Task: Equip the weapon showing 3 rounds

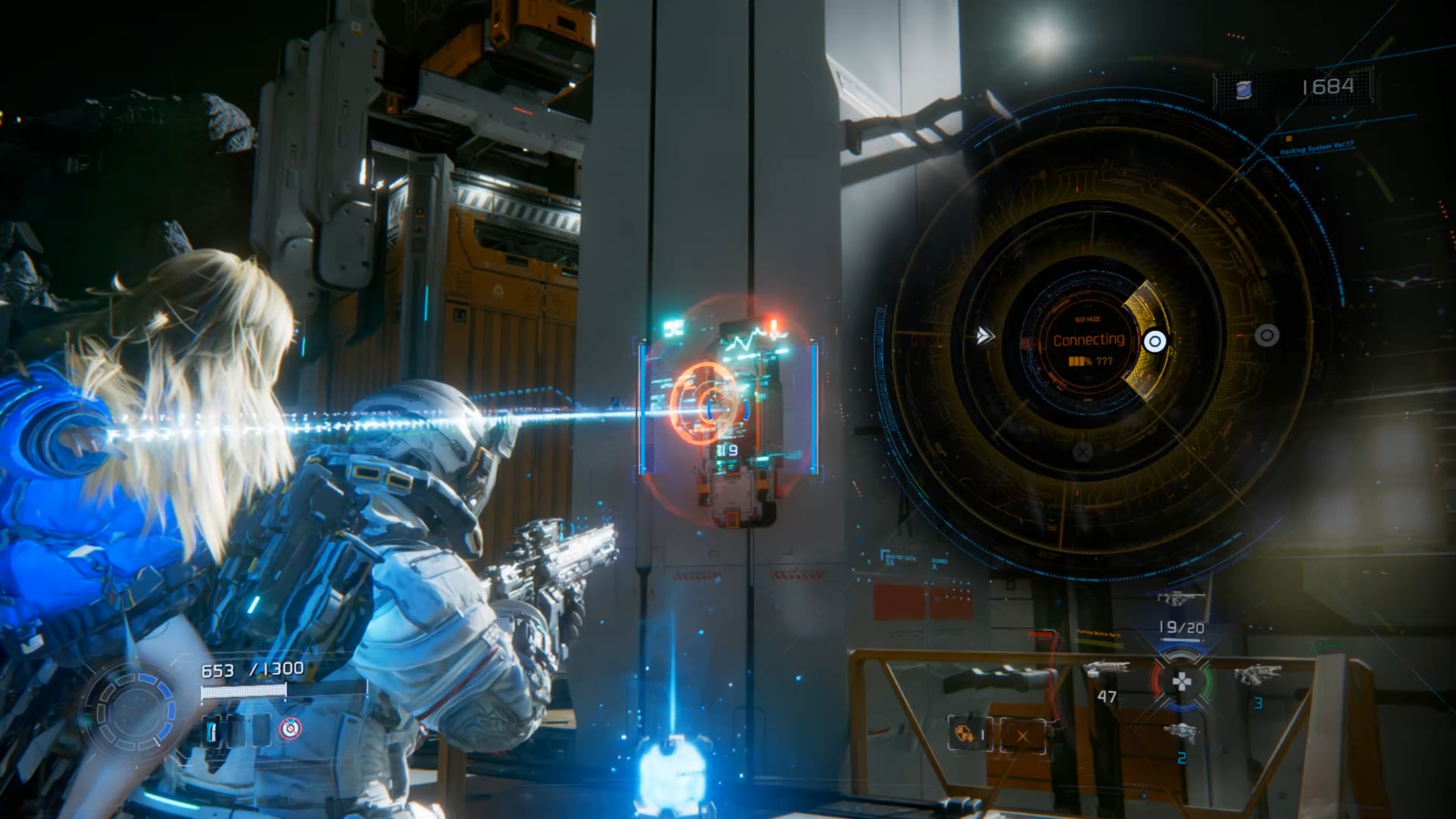Action: click(x=1258, y=676)
